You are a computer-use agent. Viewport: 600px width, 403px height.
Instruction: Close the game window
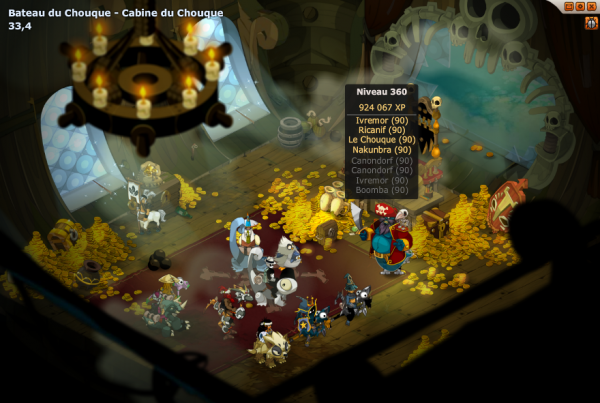pos(591,6)
